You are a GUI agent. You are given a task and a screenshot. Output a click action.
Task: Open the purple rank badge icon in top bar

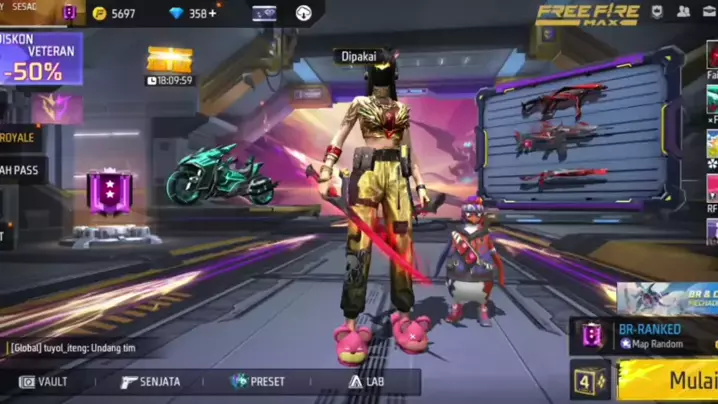click(x=69, y=13)
